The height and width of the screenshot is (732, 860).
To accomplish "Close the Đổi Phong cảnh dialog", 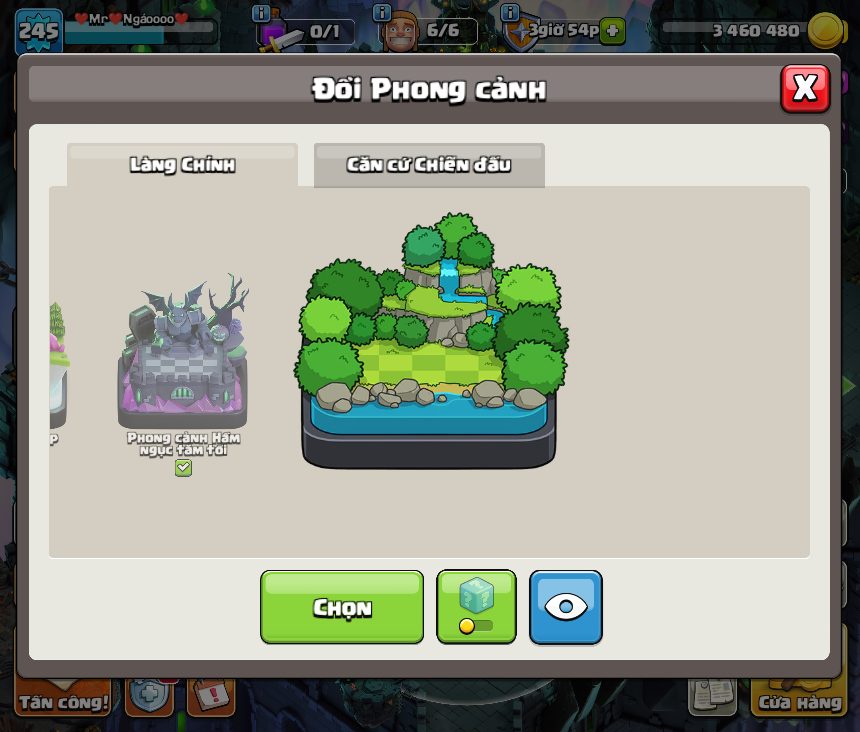I will click(805, 89).
